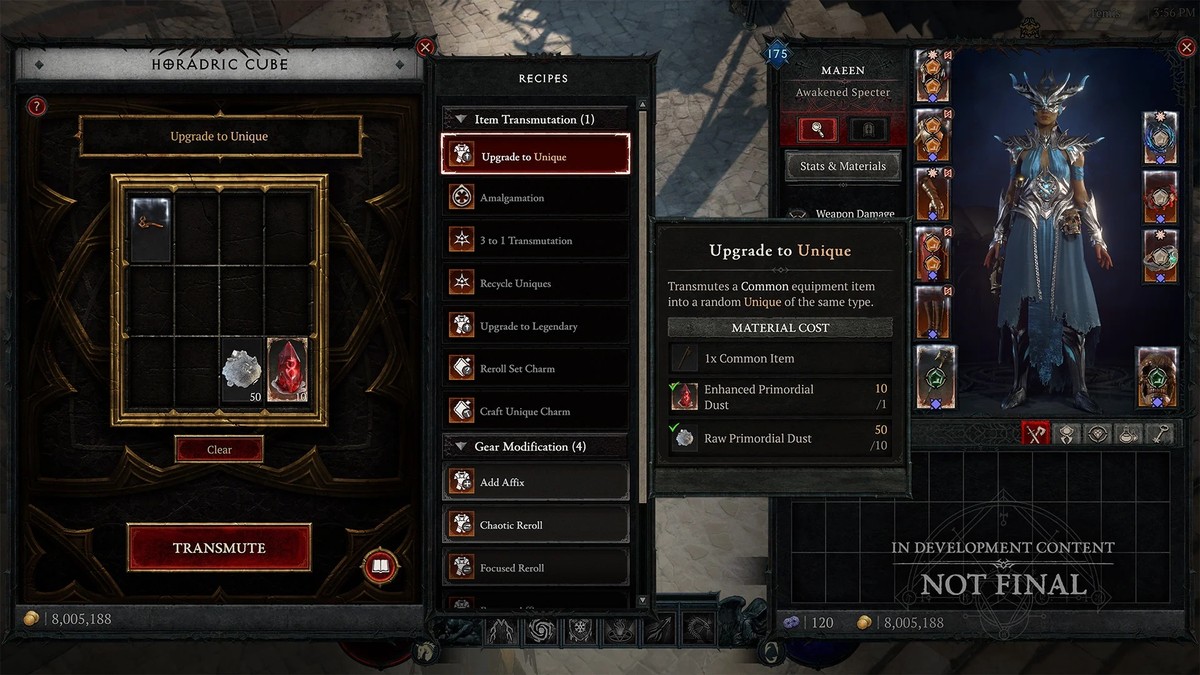The width and height of the screenshot is (1200, 675).
Task: Choose the Amalgamation recipe
Action: (535, 198)
